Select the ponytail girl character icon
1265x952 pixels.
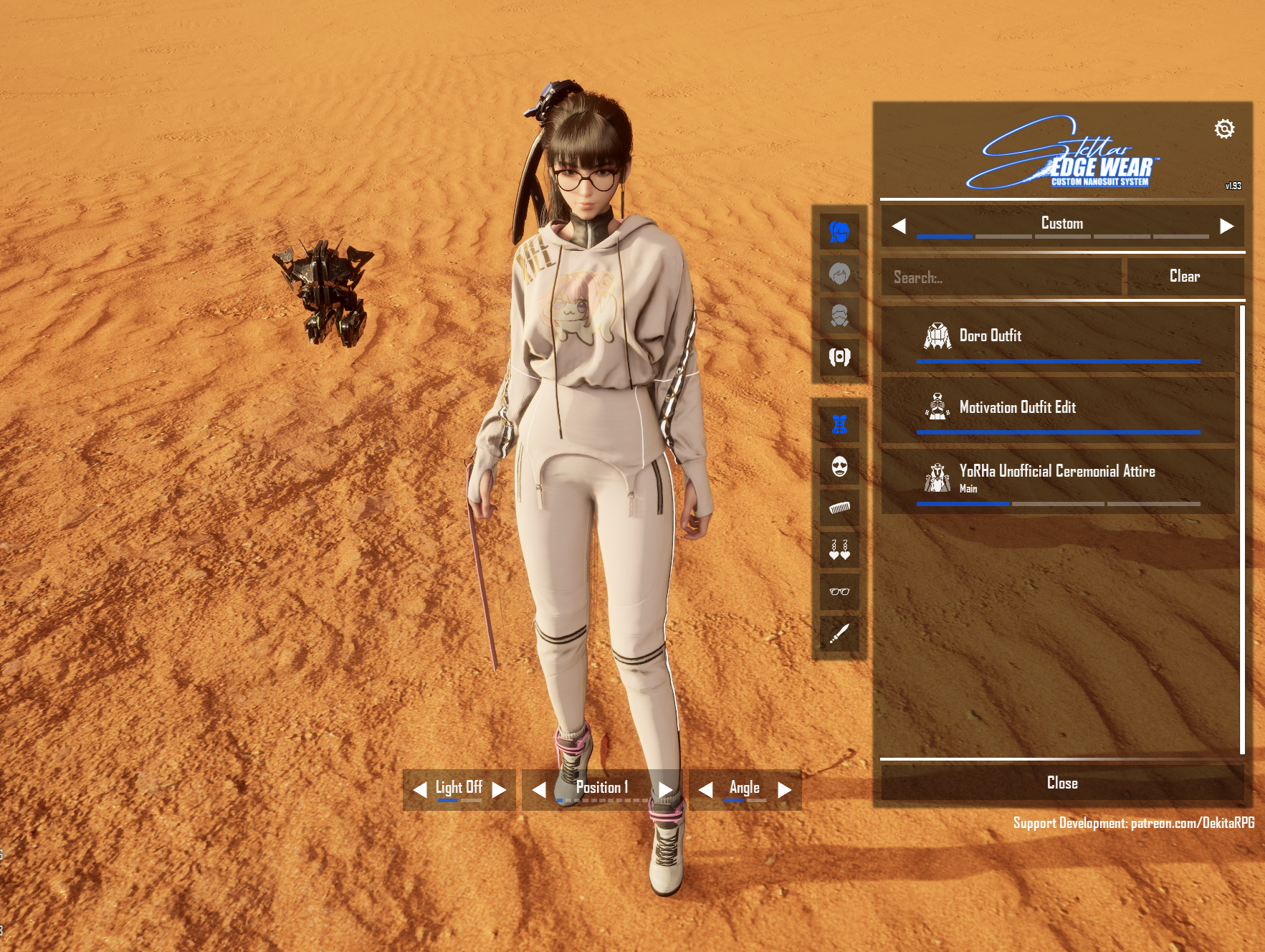click(839, 232)
